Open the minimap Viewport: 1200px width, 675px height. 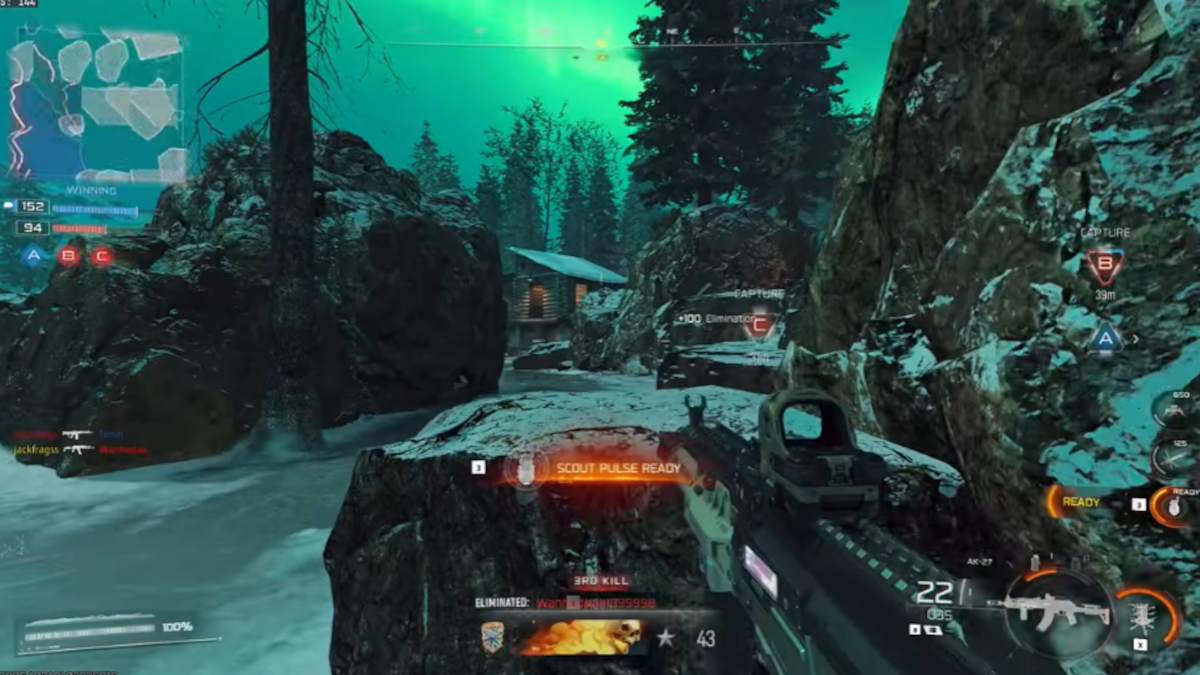click(97, 105)
